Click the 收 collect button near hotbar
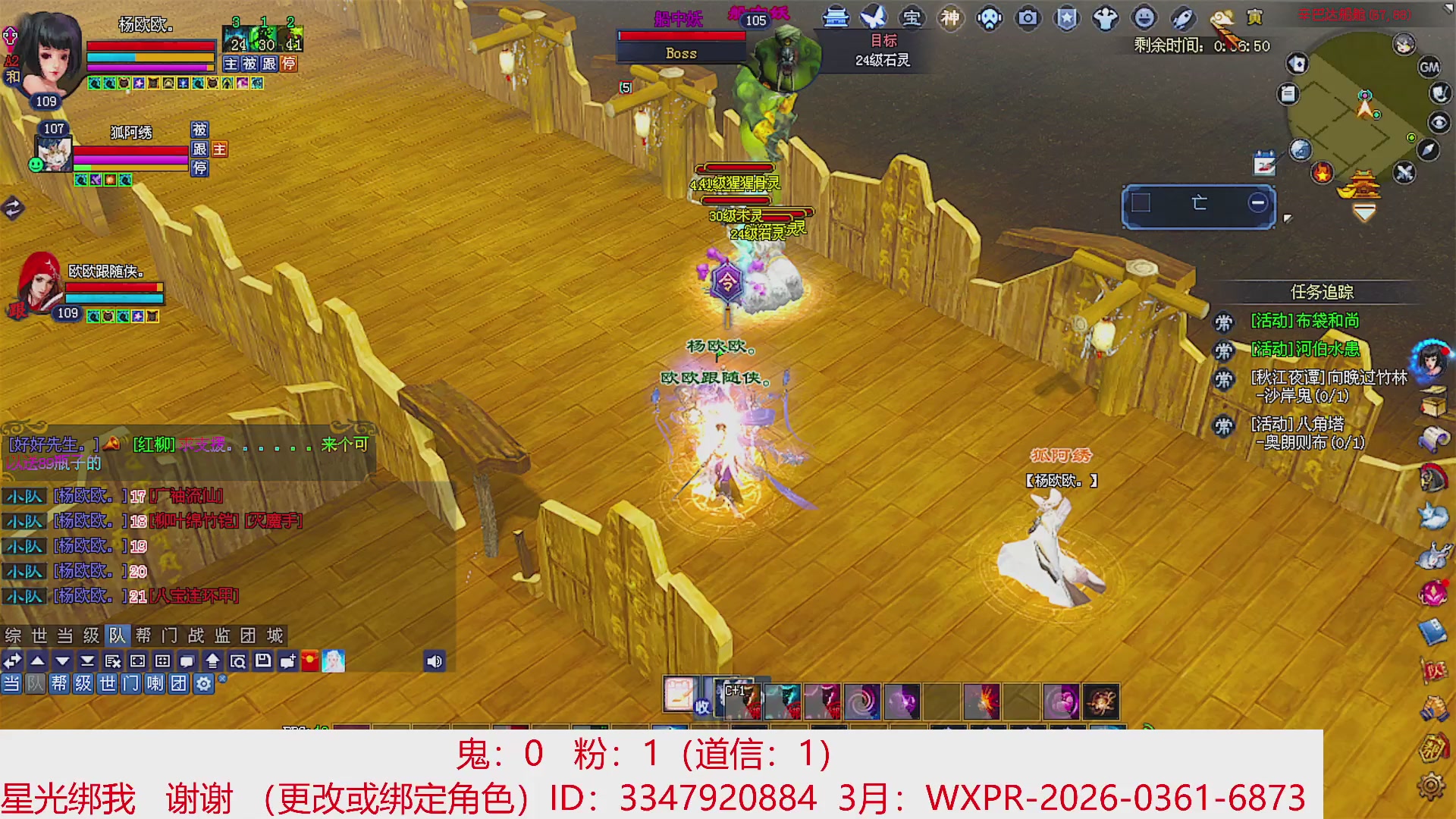Image resolution: width=1456 pixels, height=819 pixels. [x=701, y=707]
